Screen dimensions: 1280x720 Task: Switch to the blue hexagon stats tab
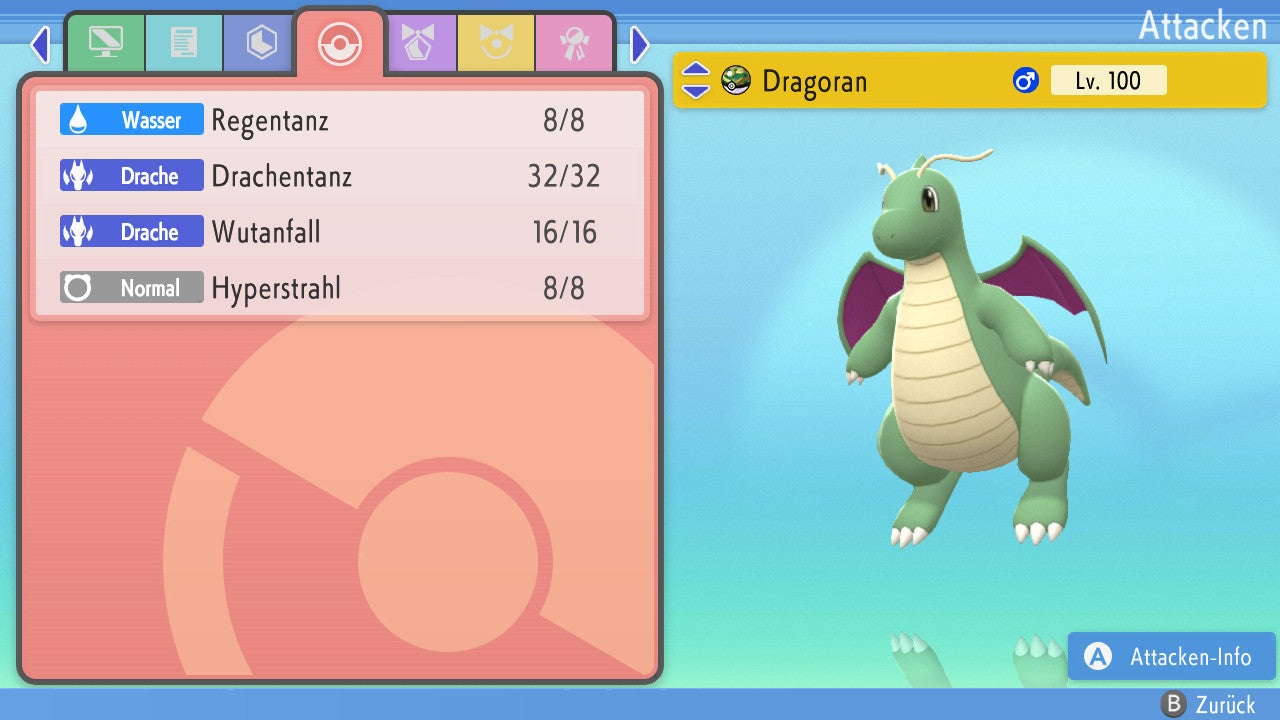(261, 43)
